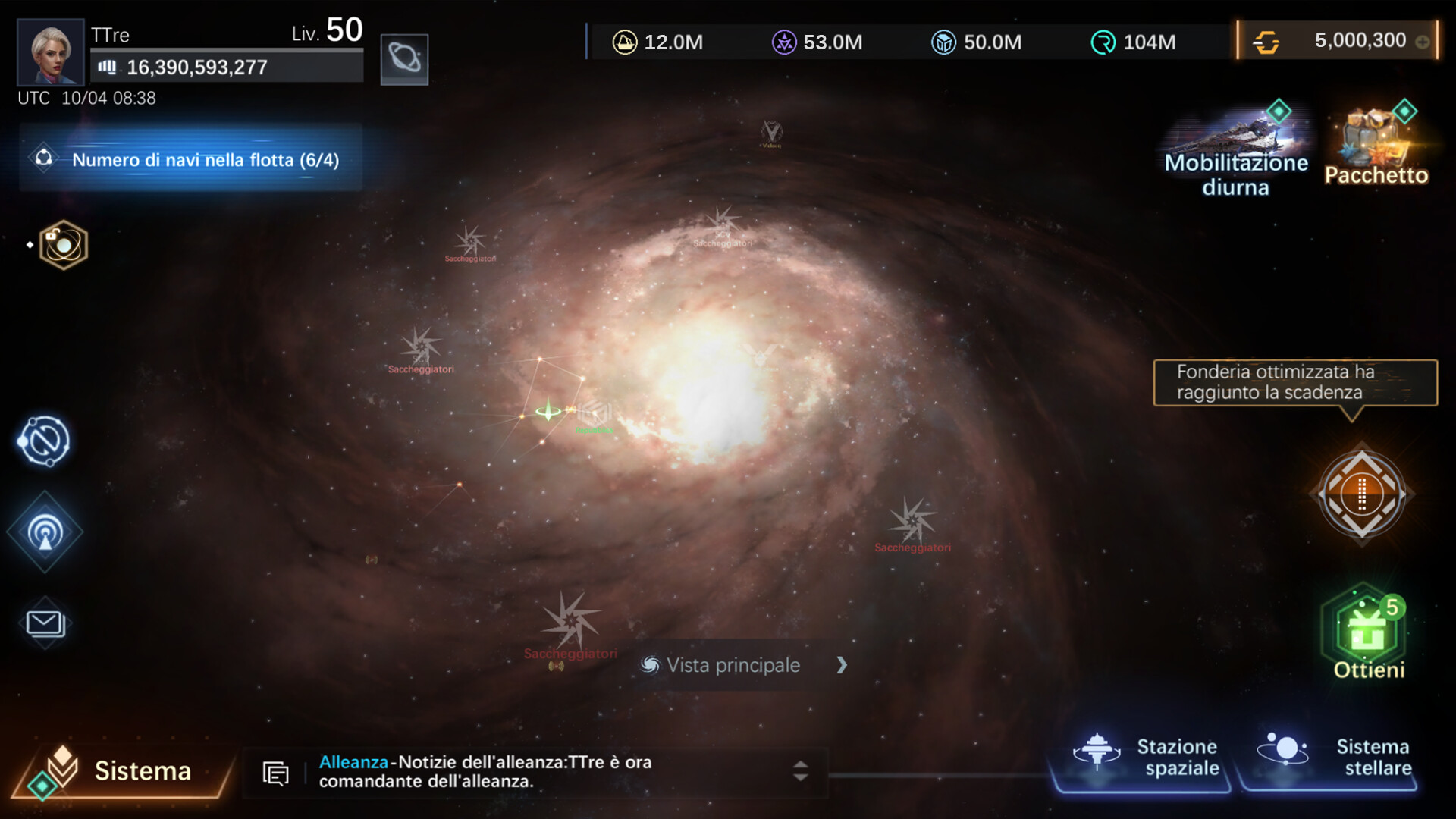Screen dimensions: 1456x819
Task: Open Mobilitazione diurna event
Action: point(1236,152)
